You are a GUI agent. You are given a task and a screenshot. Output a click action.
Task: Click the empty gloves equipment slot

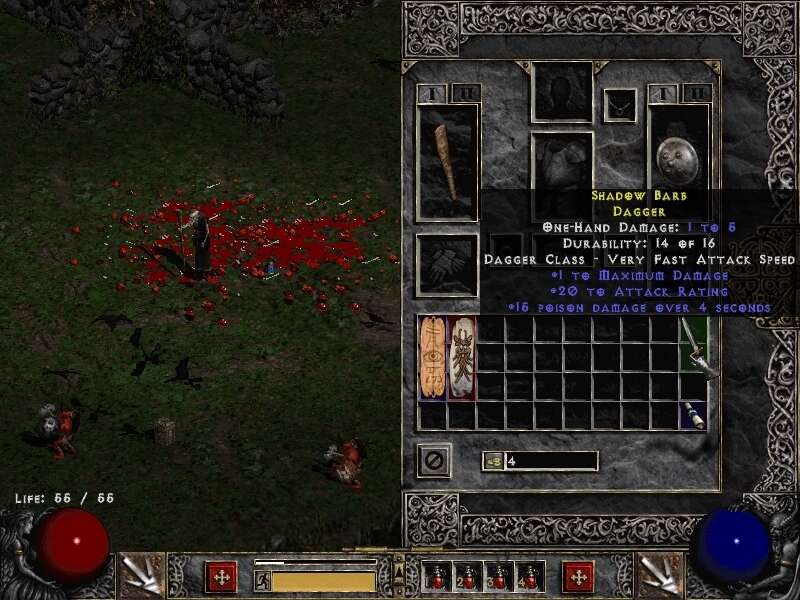[x=447, y=264]
